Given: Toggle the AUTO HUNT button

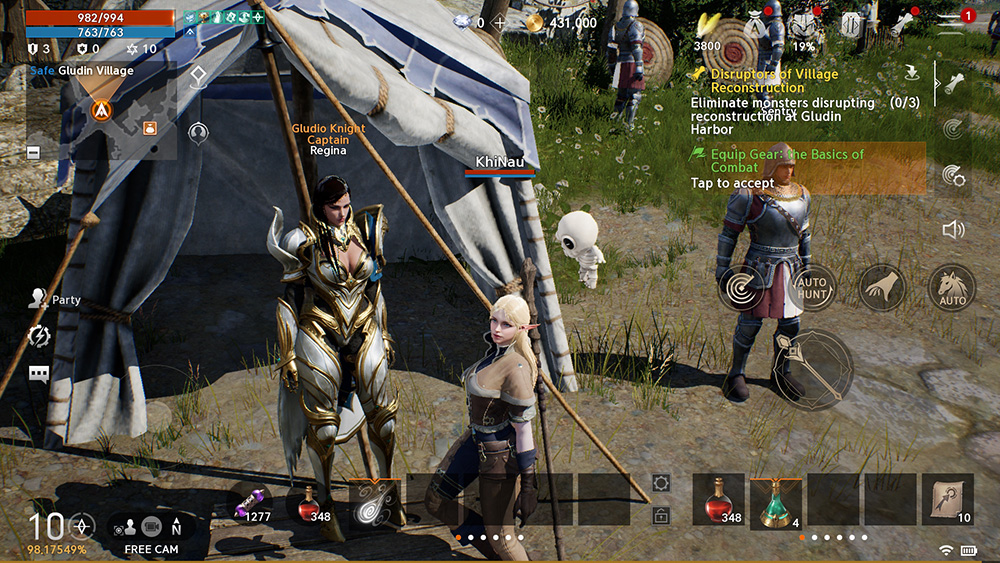Looking at the screenshot, I should (811, 287).
